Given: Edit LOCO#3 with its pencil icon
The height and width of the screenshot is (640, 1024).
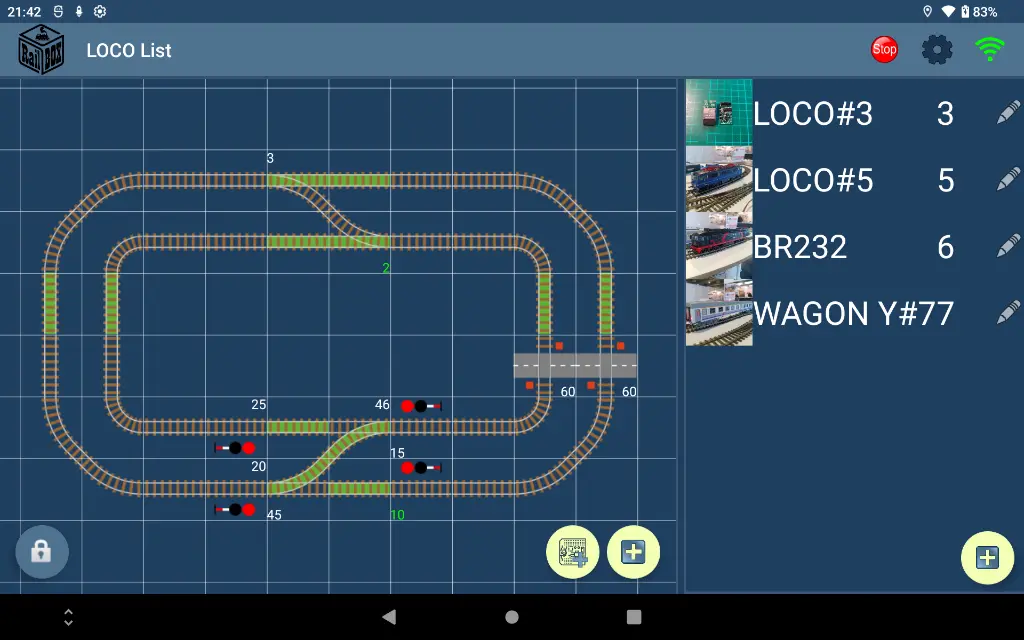Looking at the screenshot, I should 1008,113.
